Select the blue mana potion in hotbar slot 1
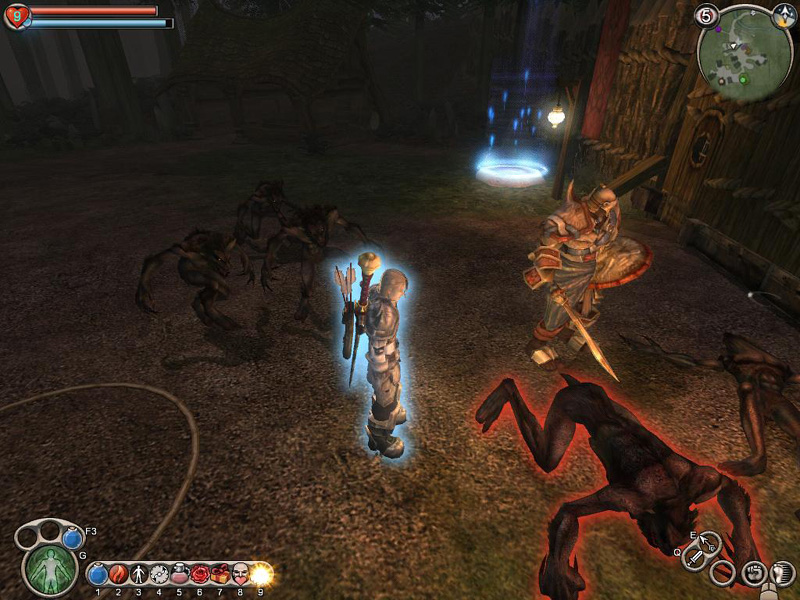 (98, 575)
